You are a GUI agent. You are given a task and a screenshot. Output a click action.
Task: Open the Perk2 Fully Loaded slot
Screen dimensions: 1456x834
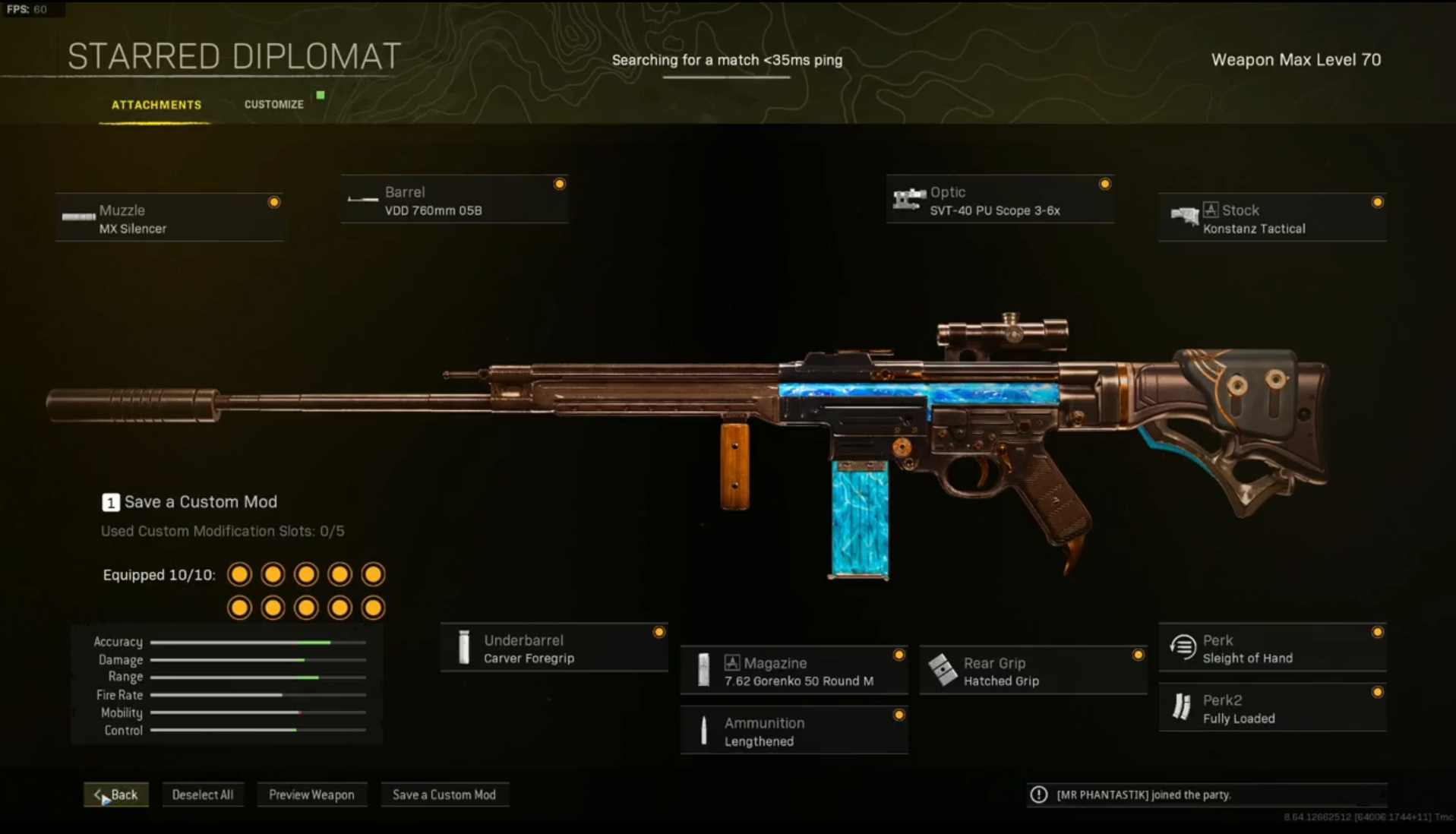[x=1272, y=709]
